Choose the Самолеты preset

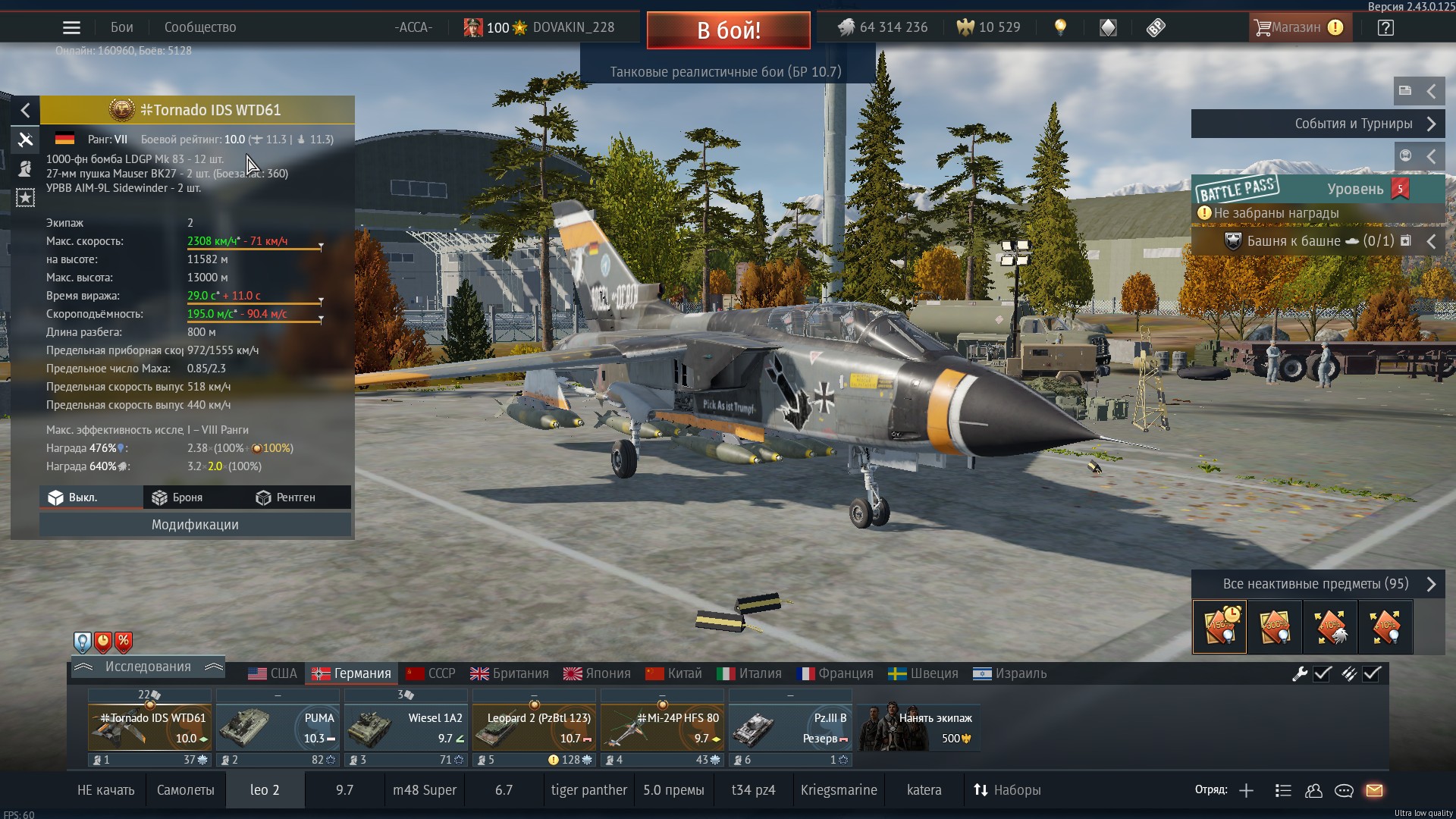coord(186,790)
